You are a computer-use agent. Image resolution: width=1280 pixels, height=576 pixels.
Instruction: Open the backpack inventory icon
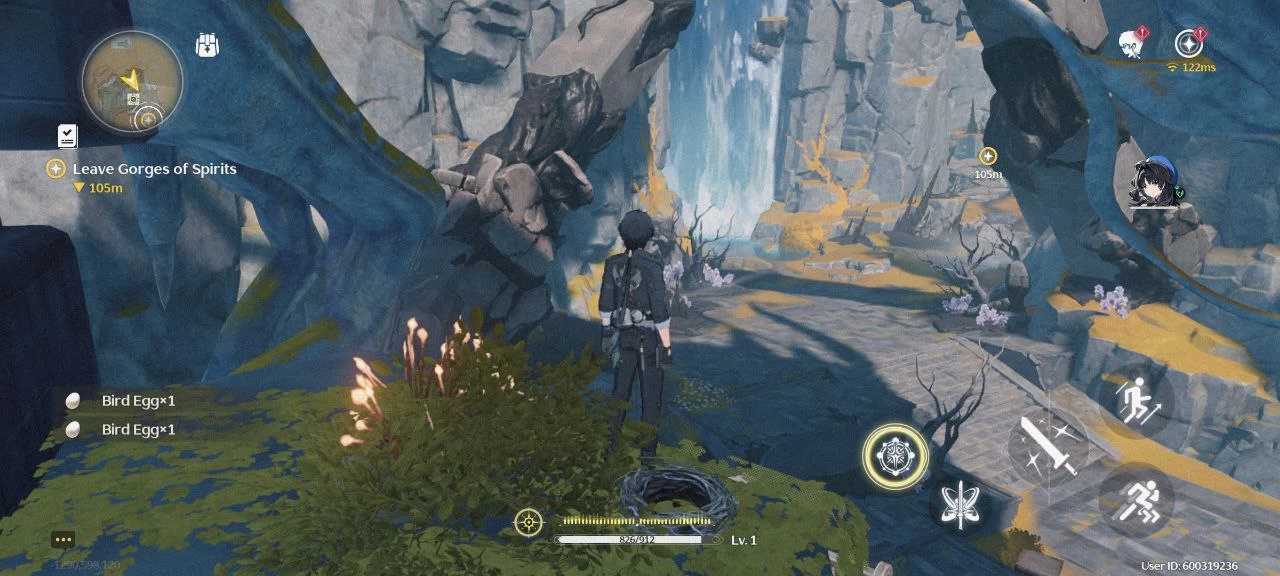click(208, 46)
